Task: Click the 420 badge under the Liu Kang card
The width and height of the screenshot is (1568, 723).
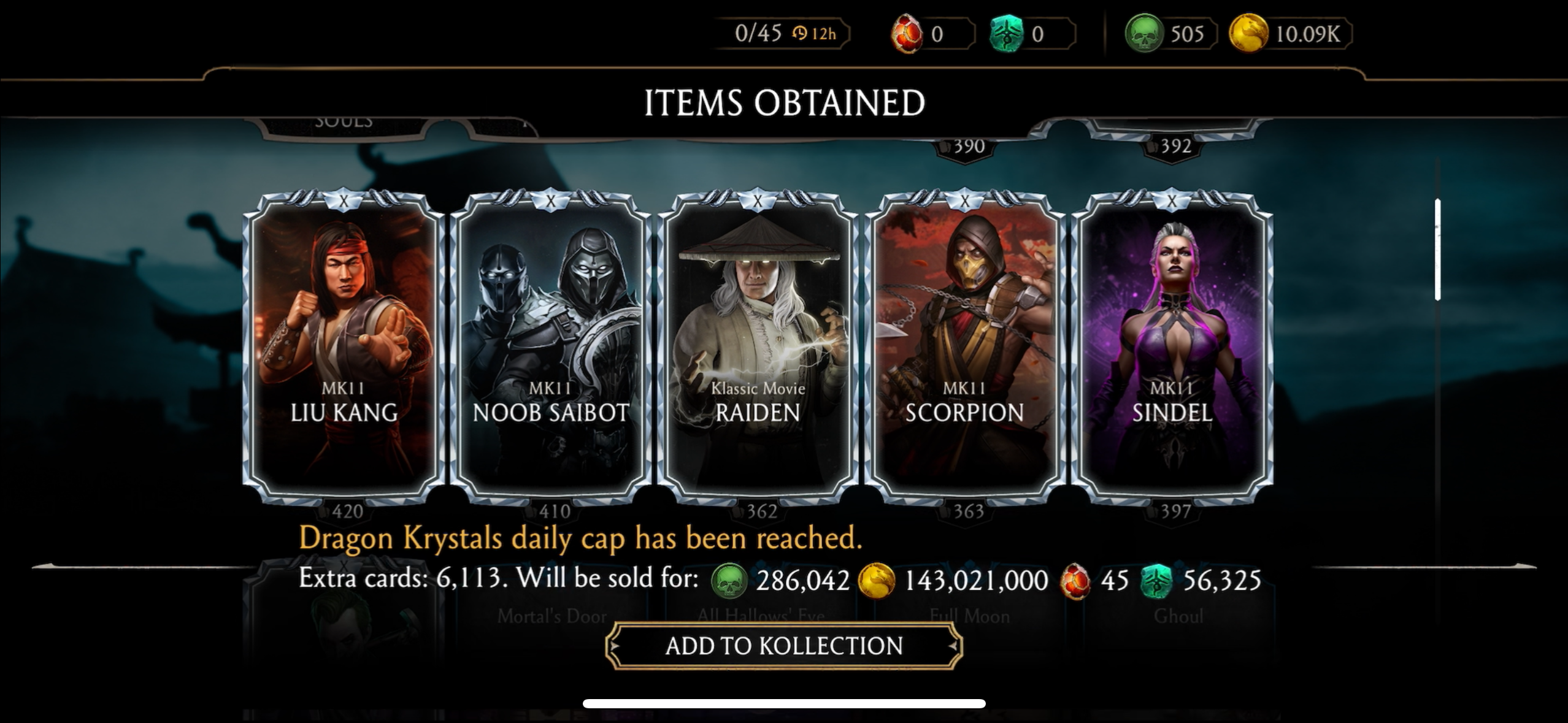Action: pyautogui.click(x=348, y=511)
